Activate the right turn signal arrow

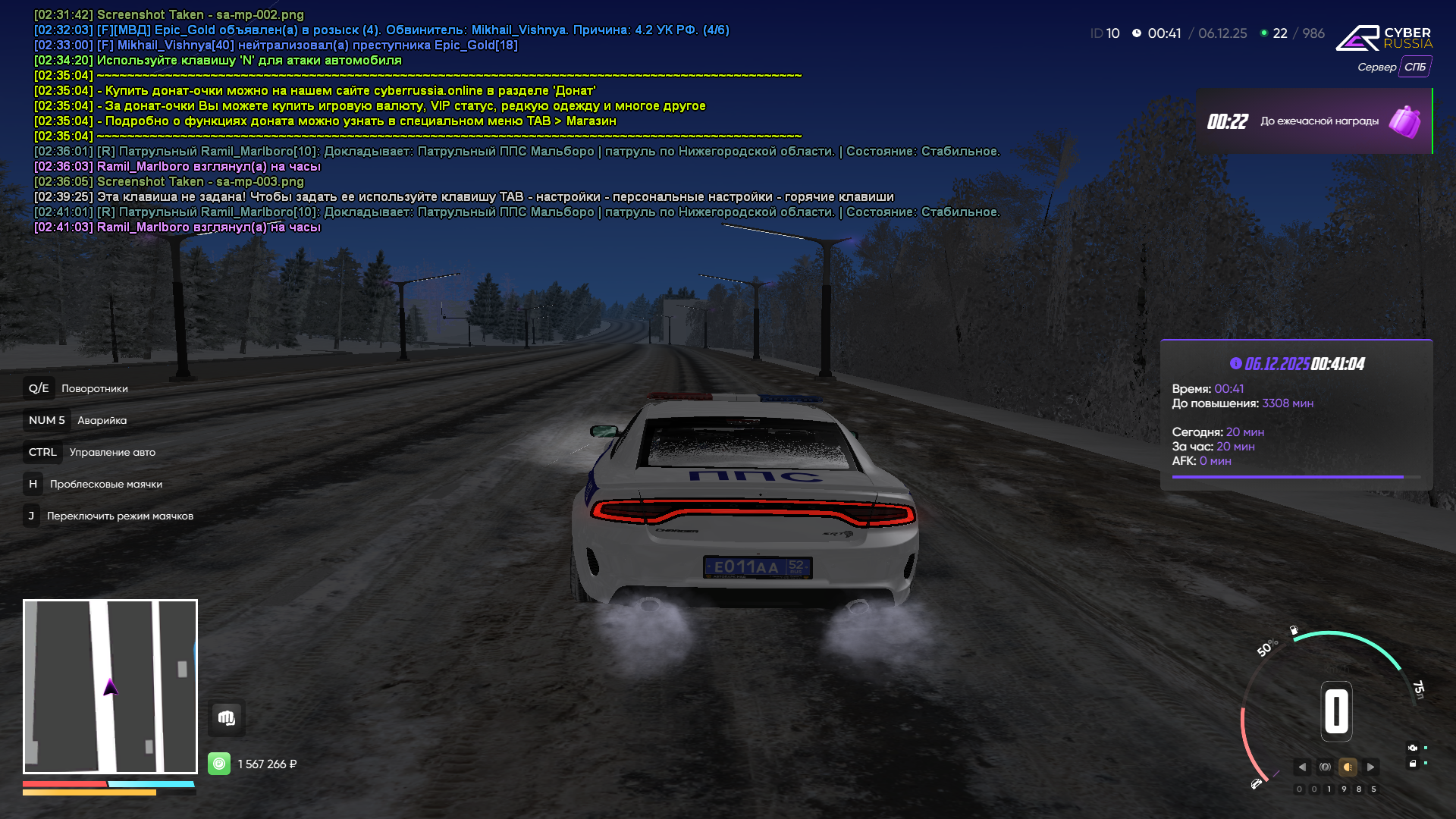(1370, 767)
